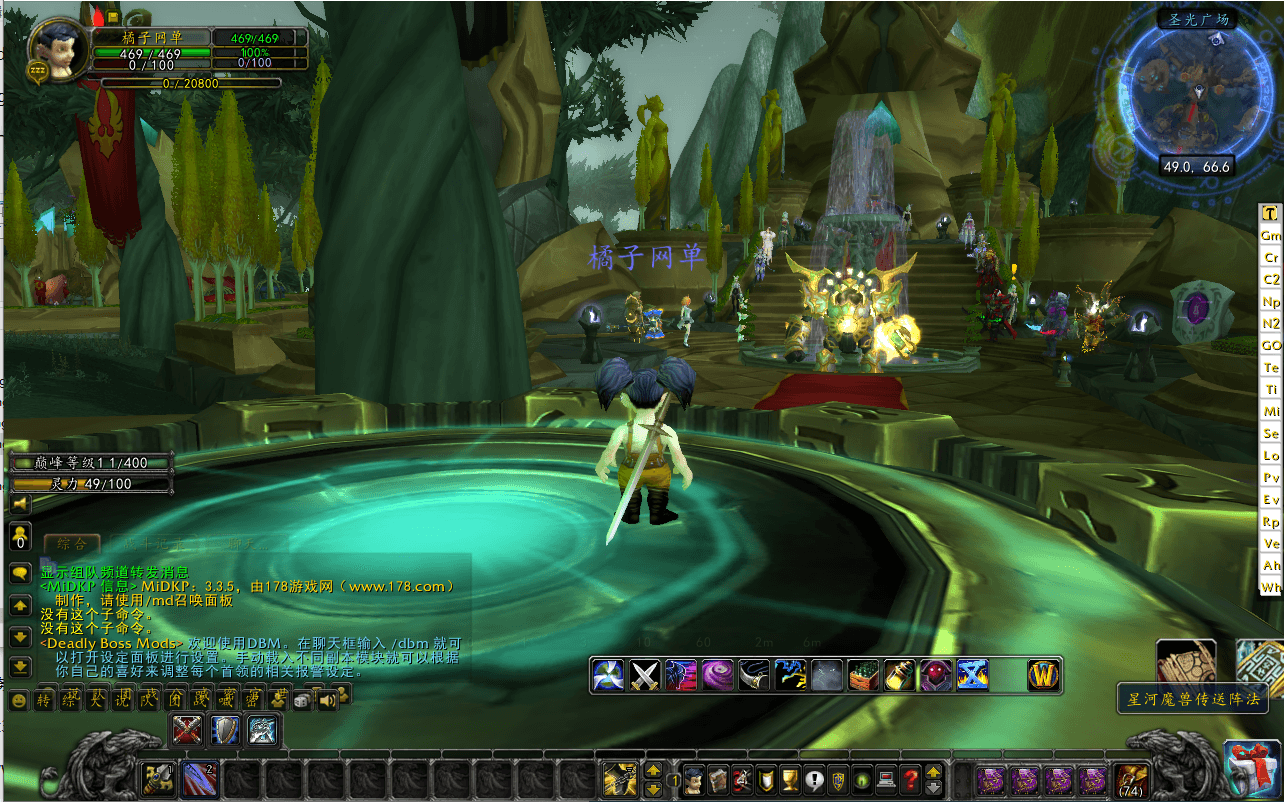The width and height of the screenshot is (1284, 802).
Task: Select the blue shield defensive stance
Action: [226, 731]
